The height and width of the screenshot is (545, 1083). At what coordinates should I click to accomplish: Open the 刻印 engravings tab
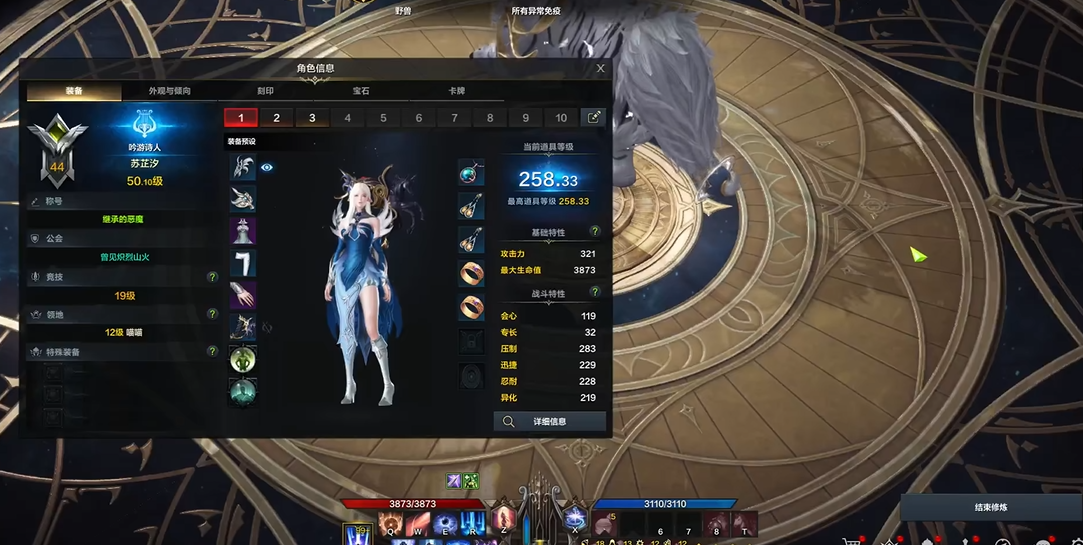click(x=265, y=91)
